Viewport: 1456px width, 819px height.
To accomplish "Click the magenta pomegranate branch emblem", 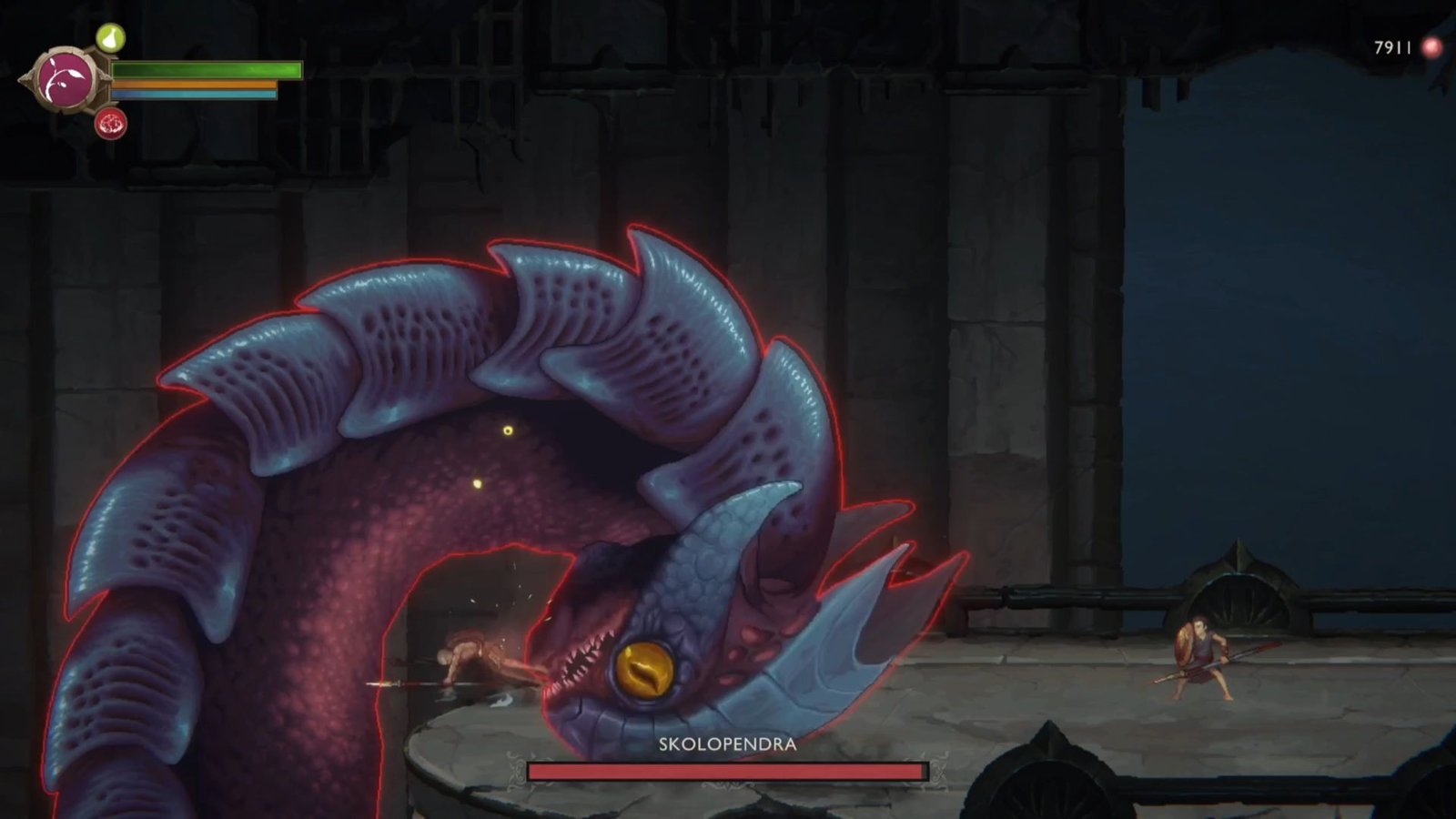I will 66,79.
